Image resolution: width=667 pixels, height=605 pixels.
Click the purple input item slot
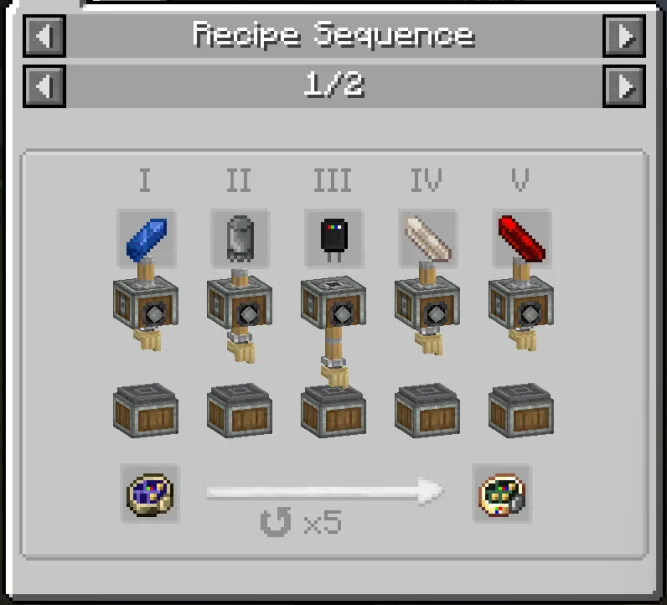pos(151,493)
